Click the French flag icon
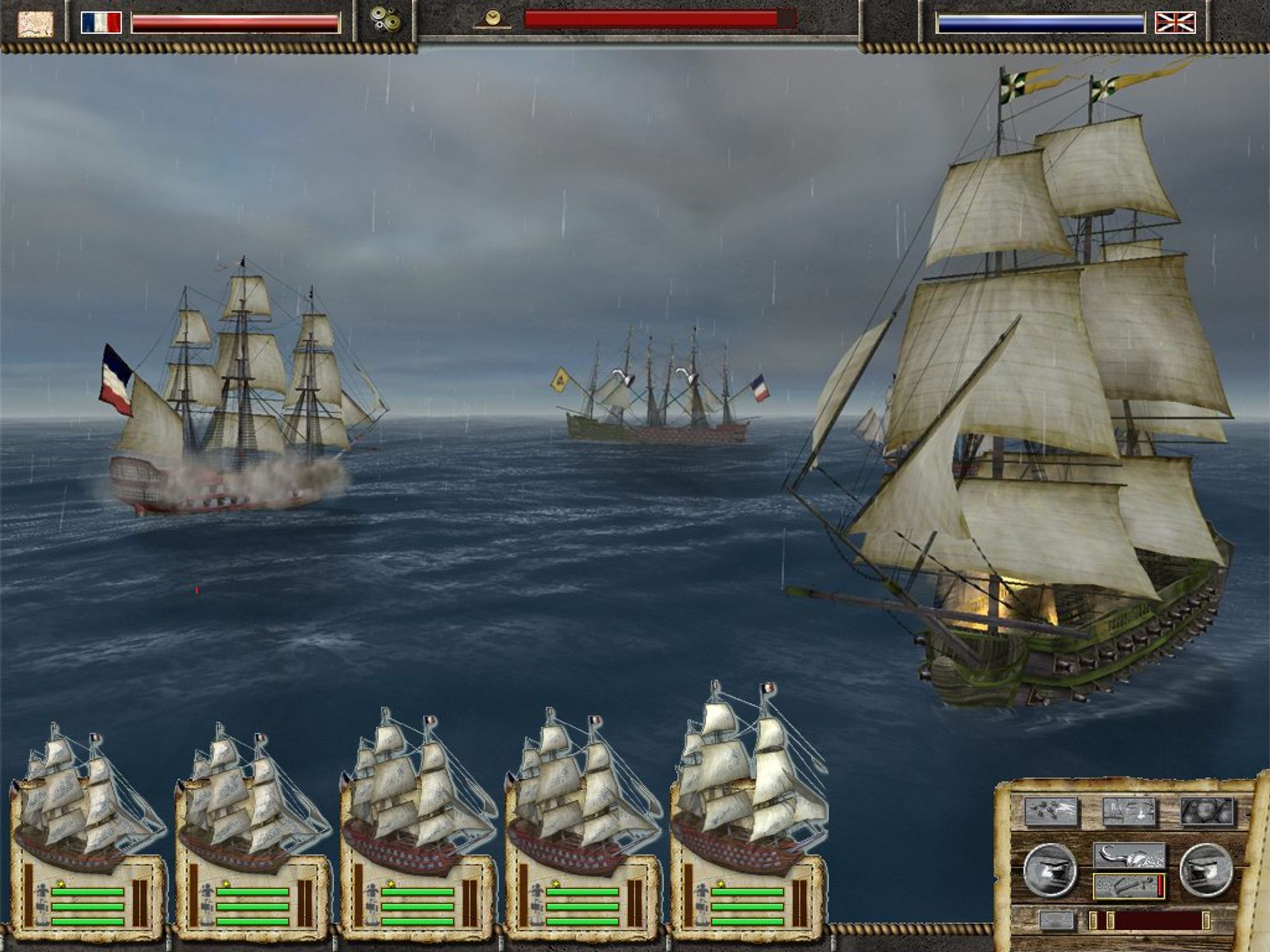Image resolution: width=1270 pixels, height=952 pixels. click(x=101, y=23)
